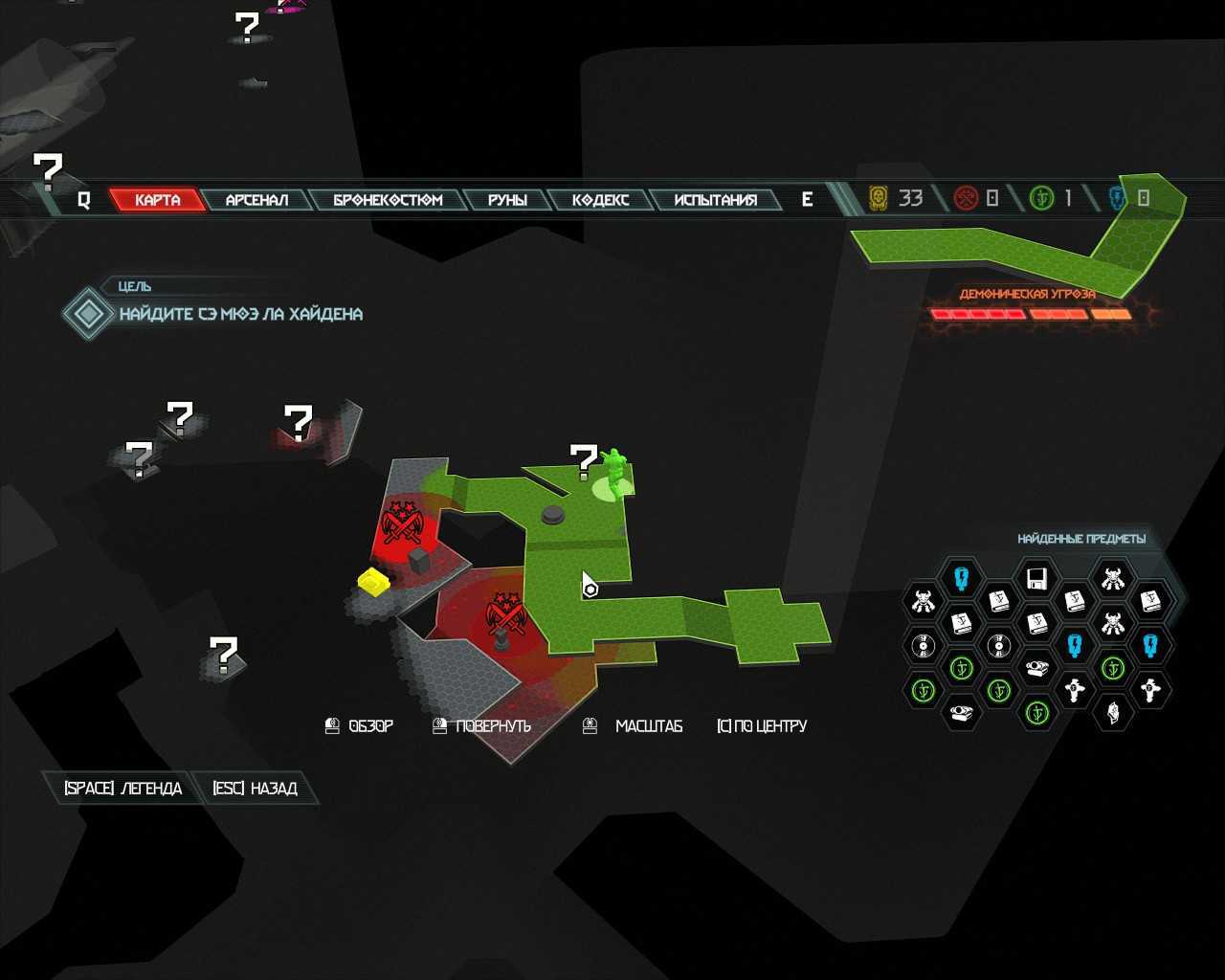Open the Бронекостюм tab
The height and width of the screenshot is (980, 1225).
click(x=388, y=200)
